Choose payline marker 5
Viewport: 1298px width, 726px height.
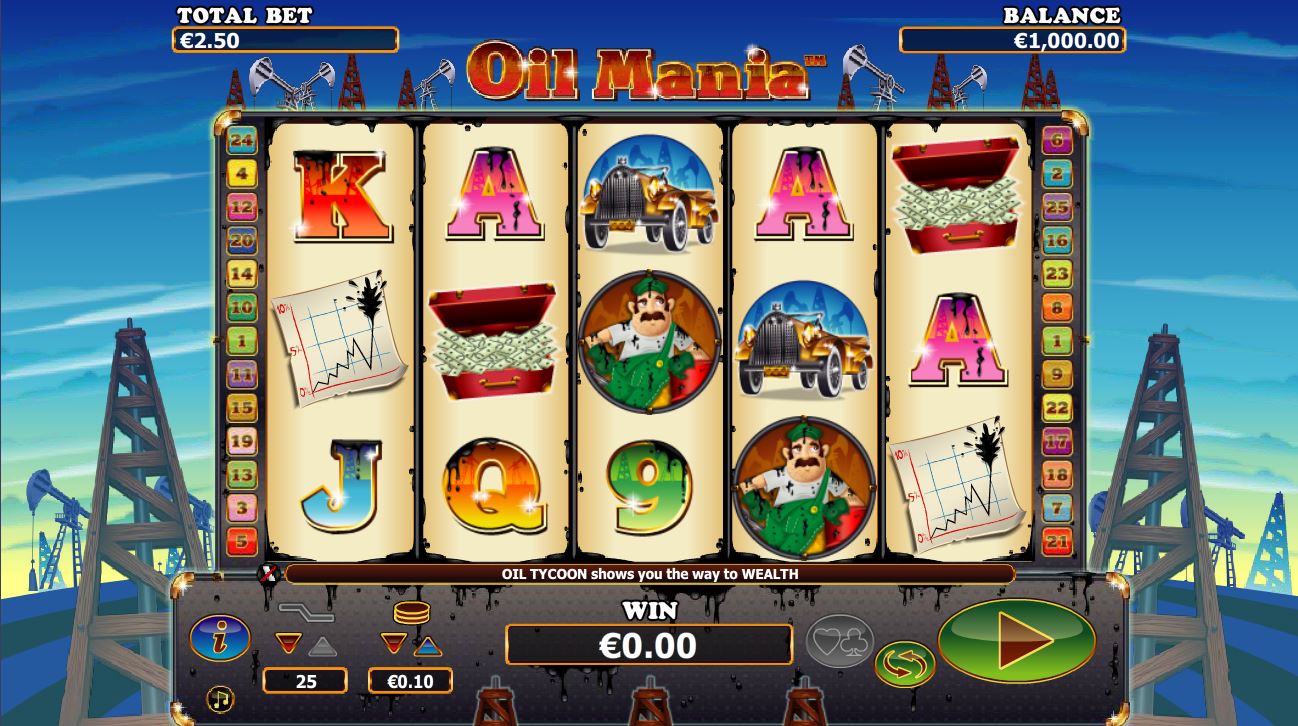tap(242, 542)
